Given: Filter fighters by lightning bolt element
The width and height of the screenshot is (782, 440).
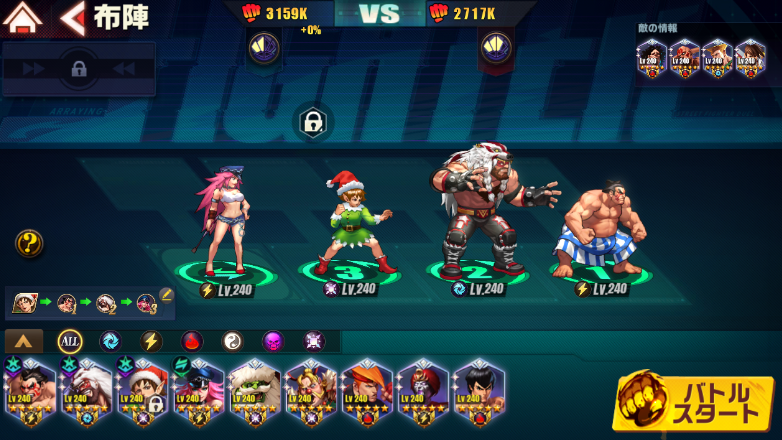Looking at the screenshot, I should tap(151, 341).
